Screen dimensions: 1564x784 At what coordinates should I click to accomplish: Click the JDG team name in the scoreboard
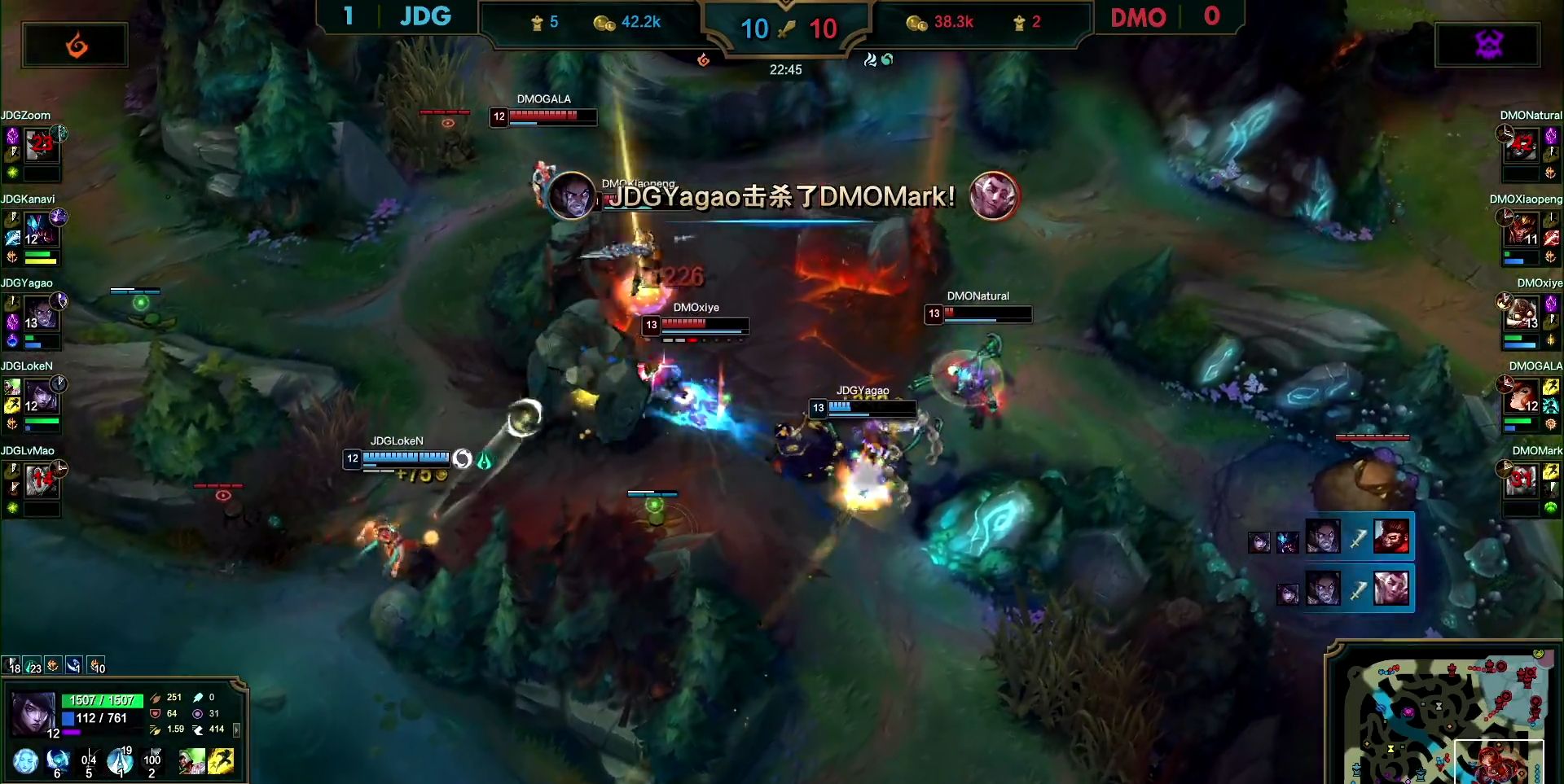coord(424,16)
